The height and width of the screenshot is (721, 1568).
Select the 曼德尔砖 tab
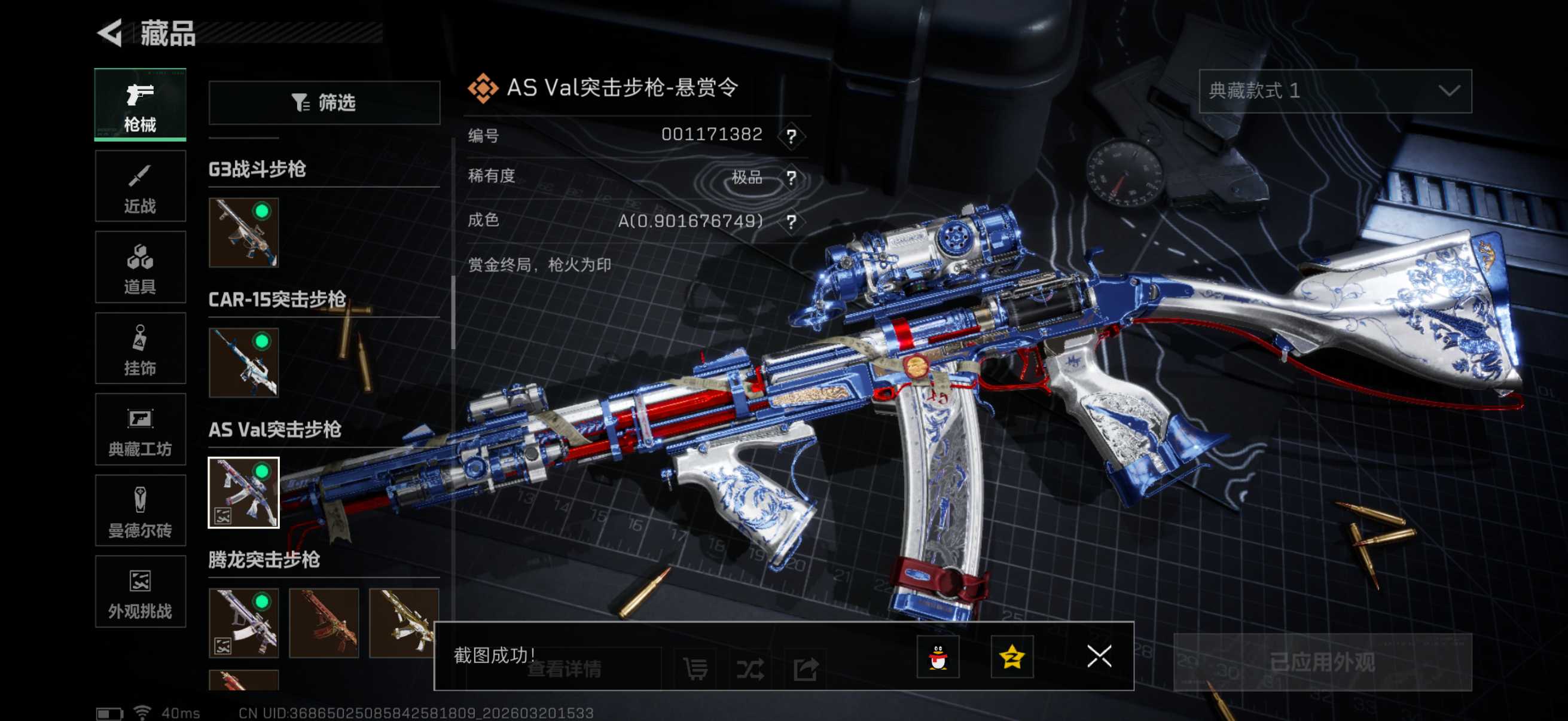[140, 511]
